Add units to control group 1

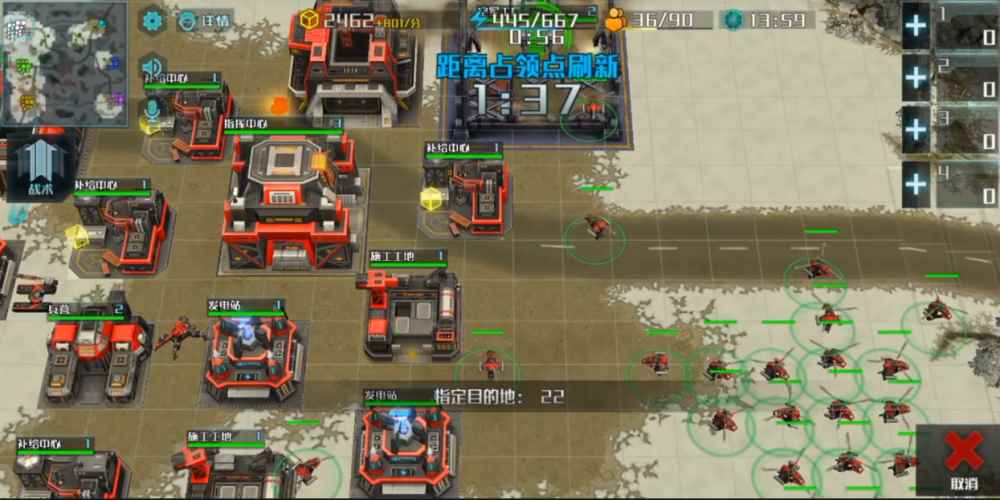click(x=916, y=26)
